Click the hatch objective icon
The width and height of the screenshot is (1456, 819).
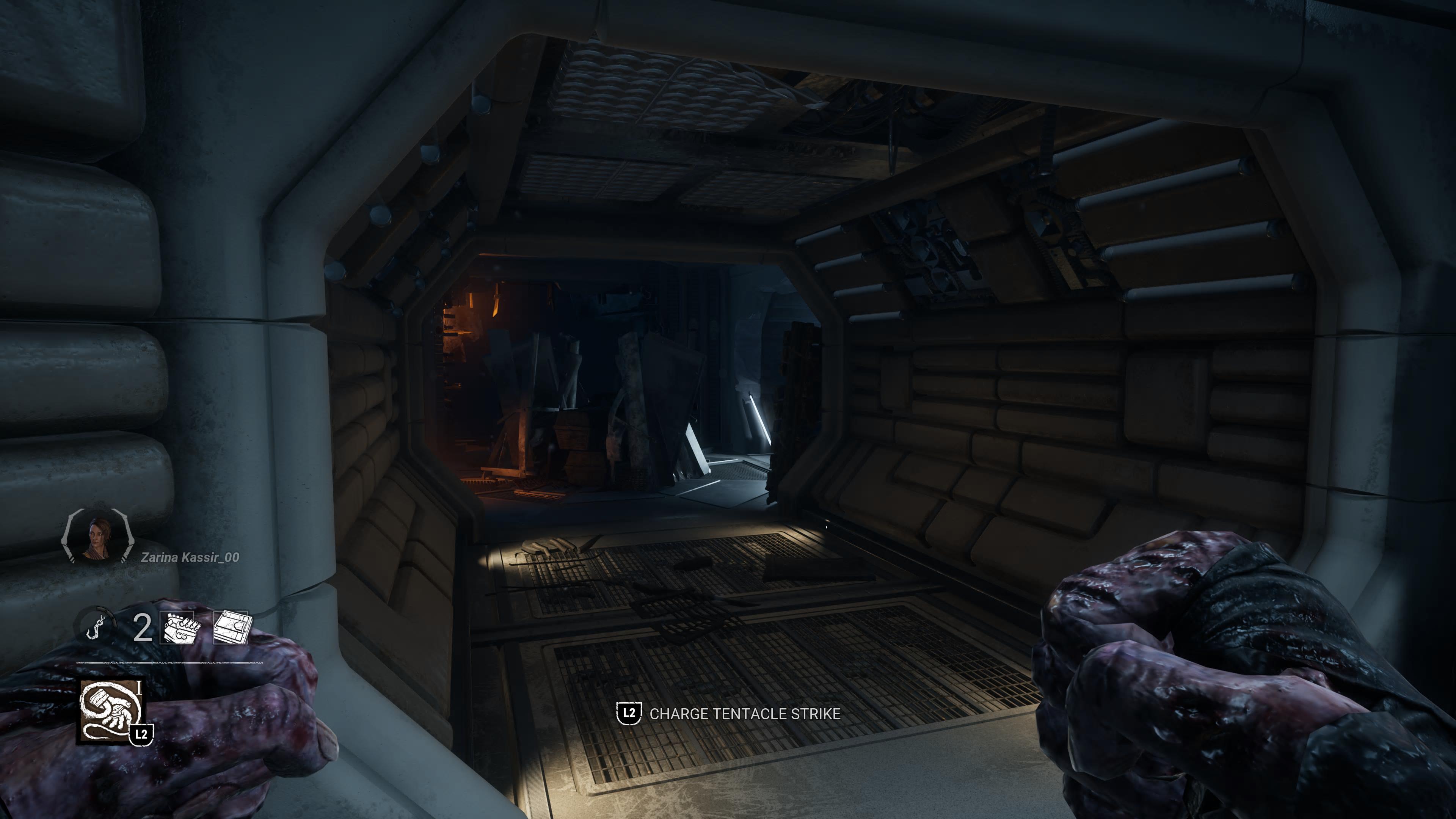[231, 628]
